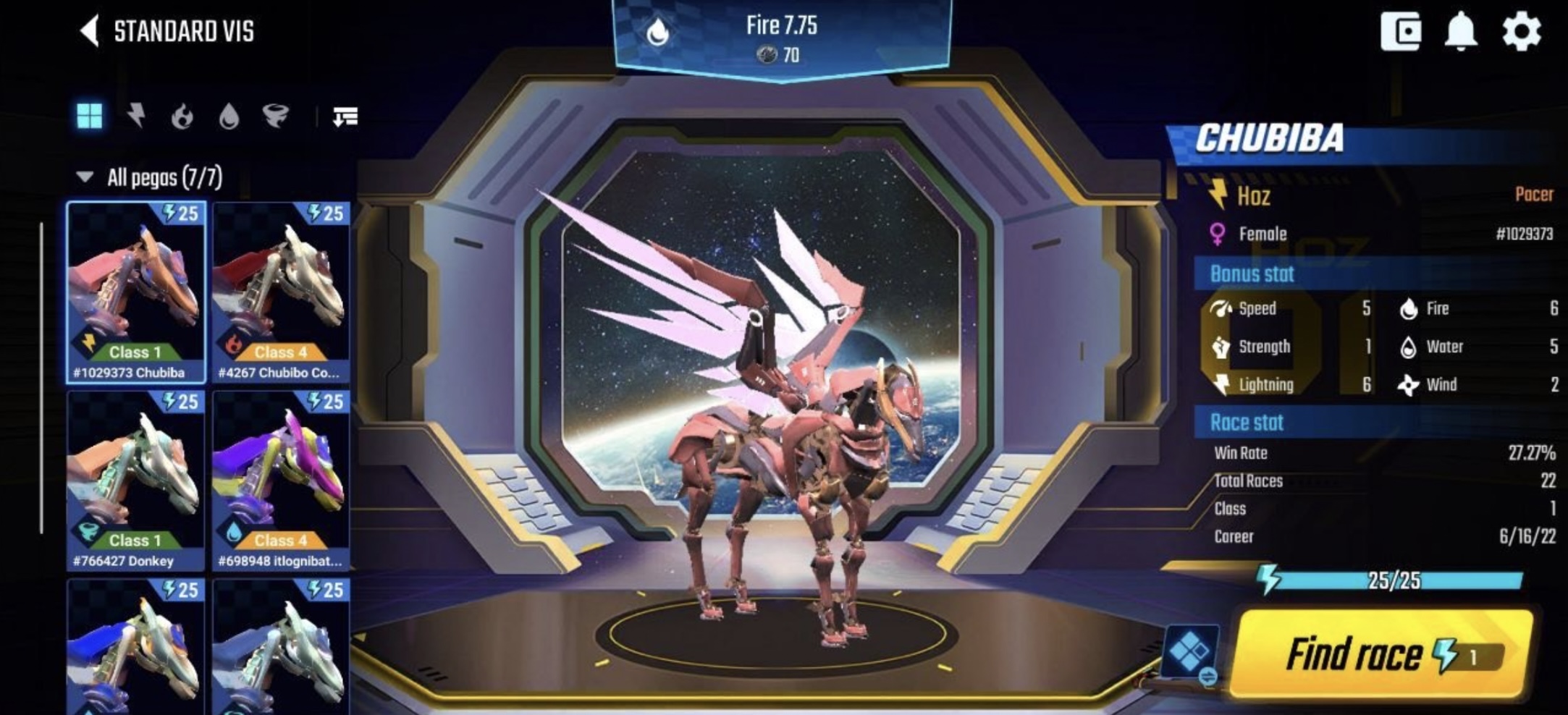Show all pegas with grid filter

tap(90, 116)
